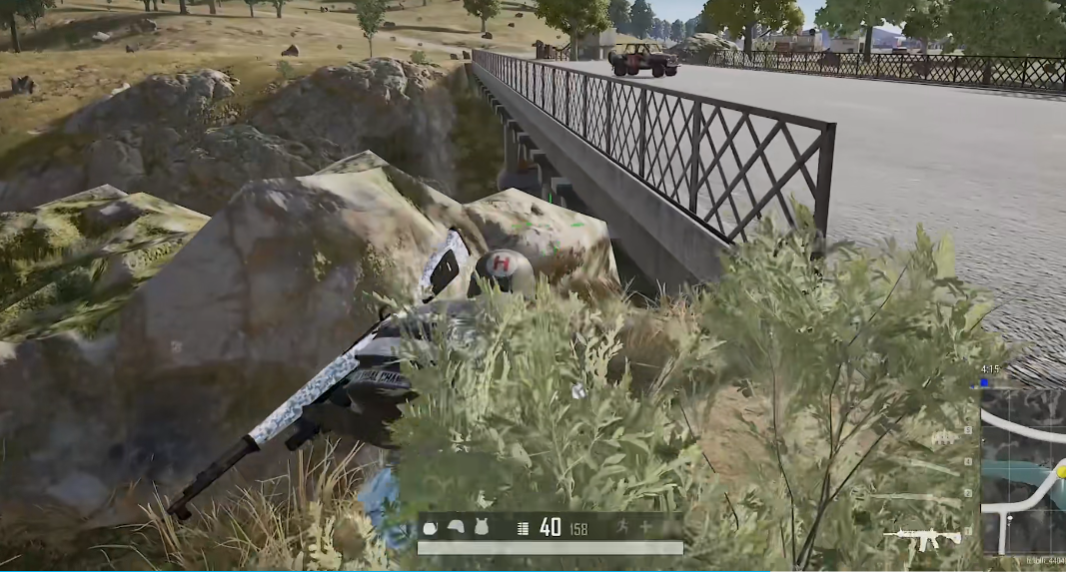The width and height of the screenshot is (1066, 572).
Task: Select the assault rifle in weapon slot 1
Action: (x=921, y=539)
